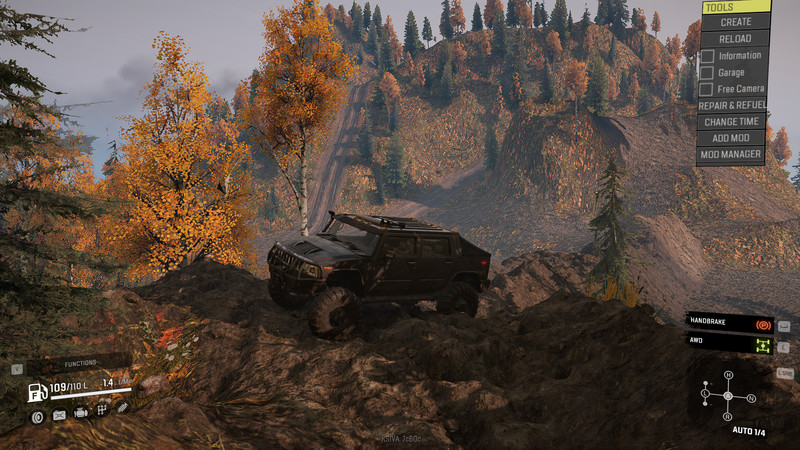This screenshot has height=450, width=800.
Task: Select the Add Mod button
Action: [731, 138]
